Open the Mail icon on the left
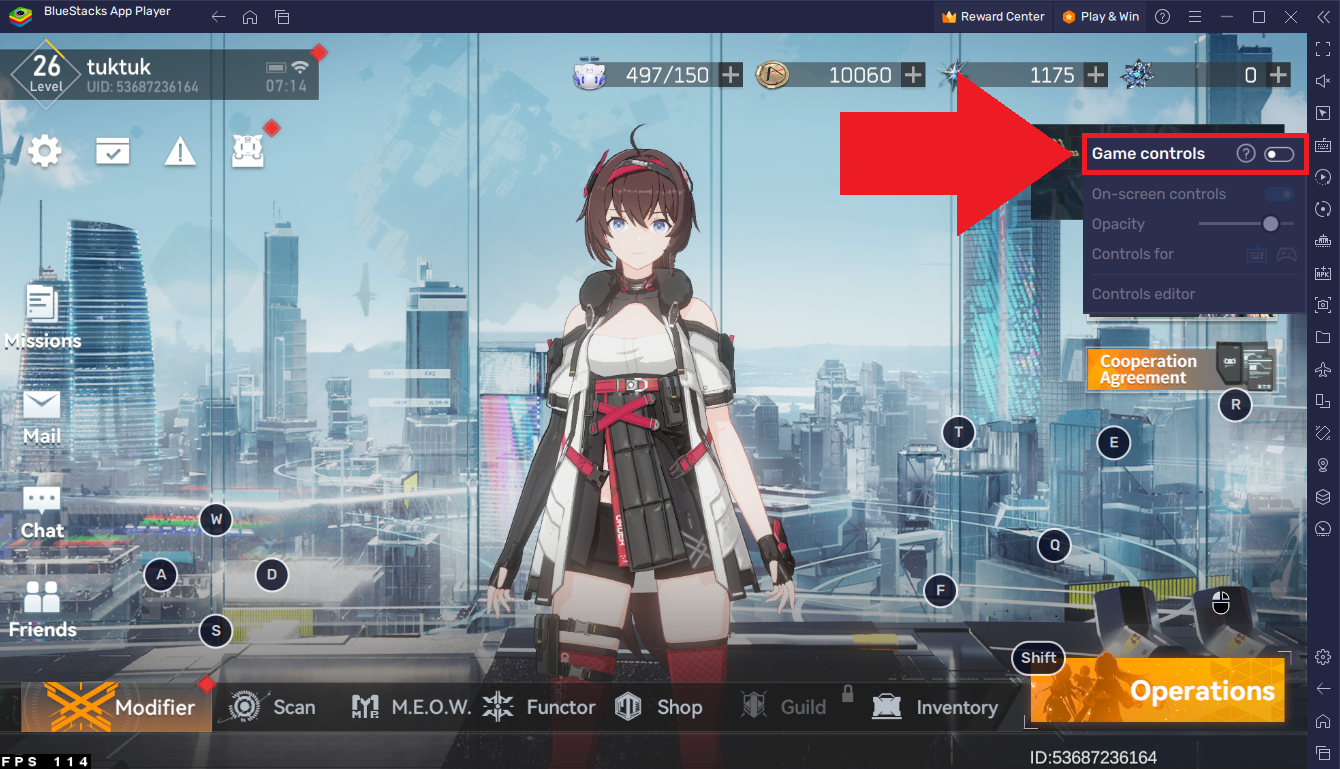Image resolution: width=1340 pixels, height=769 pixels. click(x=41, y=406)
